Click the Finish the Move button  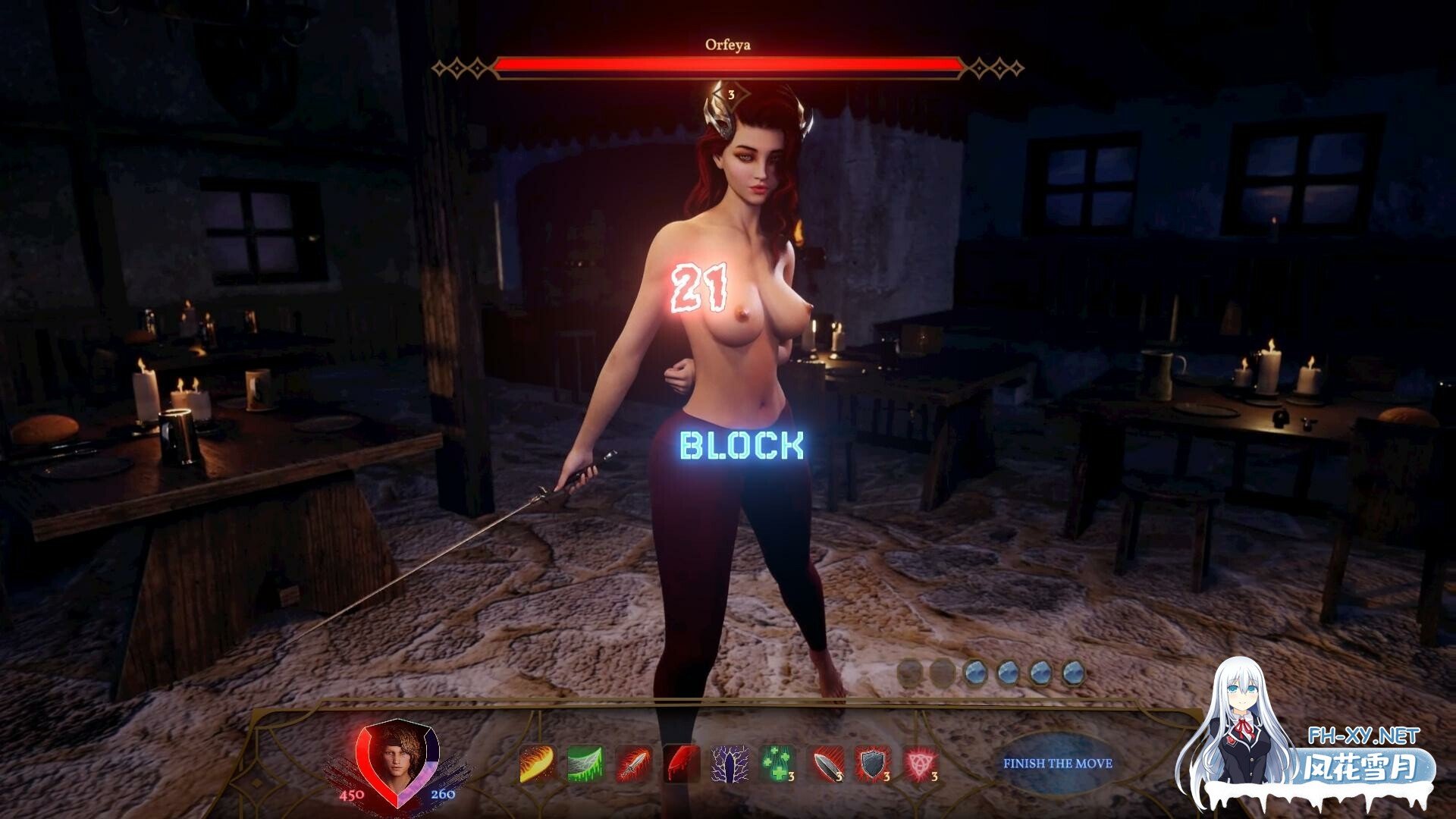coord(1057,764)
